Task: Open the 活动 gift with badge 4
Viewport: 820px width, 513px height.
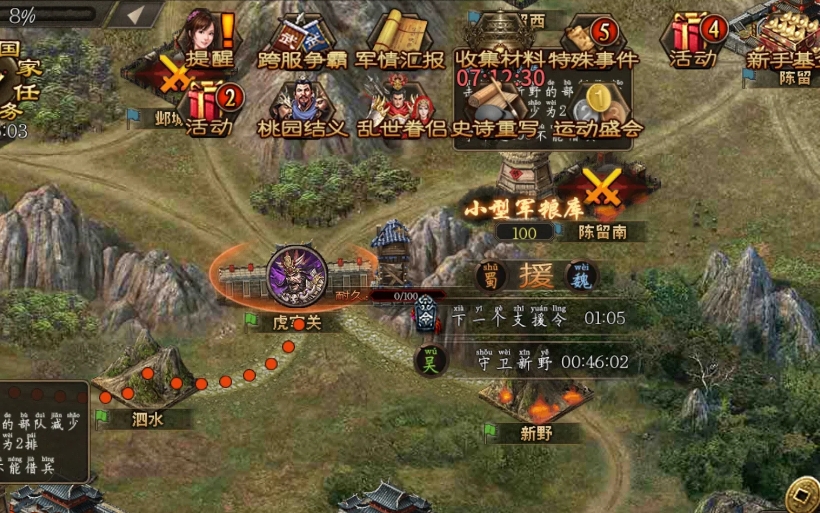Action: pos(694,40)
